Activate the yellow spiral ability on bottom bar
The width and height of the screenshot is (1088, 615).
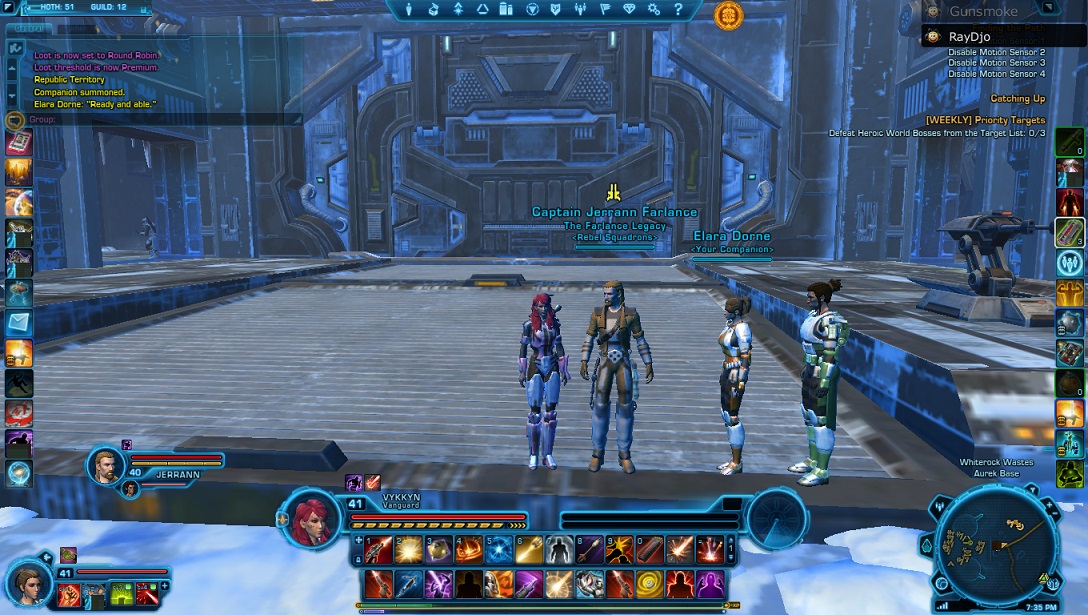pyautogui.click(x=651, y=583)
